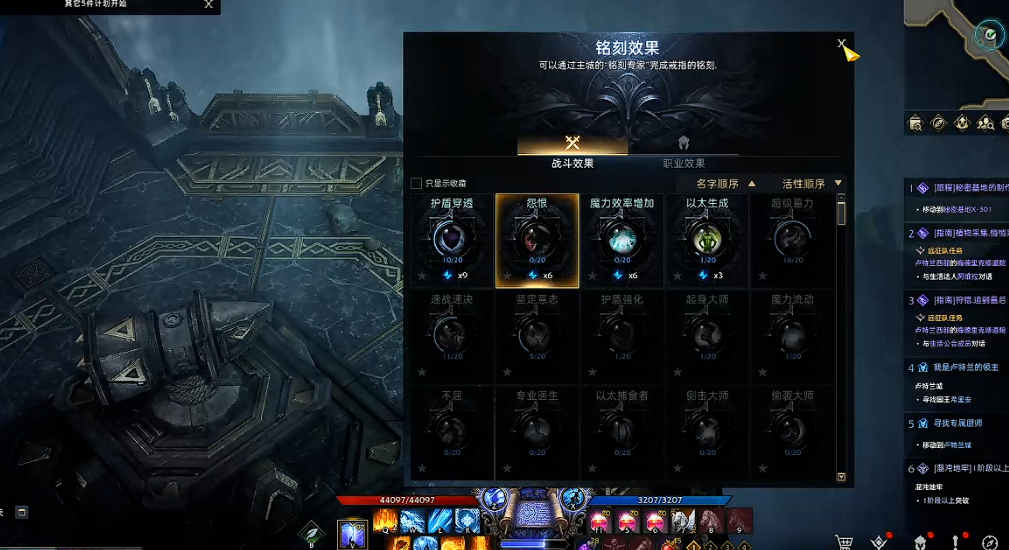Image resolution: width=1009 pixels, height=550 pixels.
Task: Pick the 以太生成 engraving
Action: click(x=707, y=238)
